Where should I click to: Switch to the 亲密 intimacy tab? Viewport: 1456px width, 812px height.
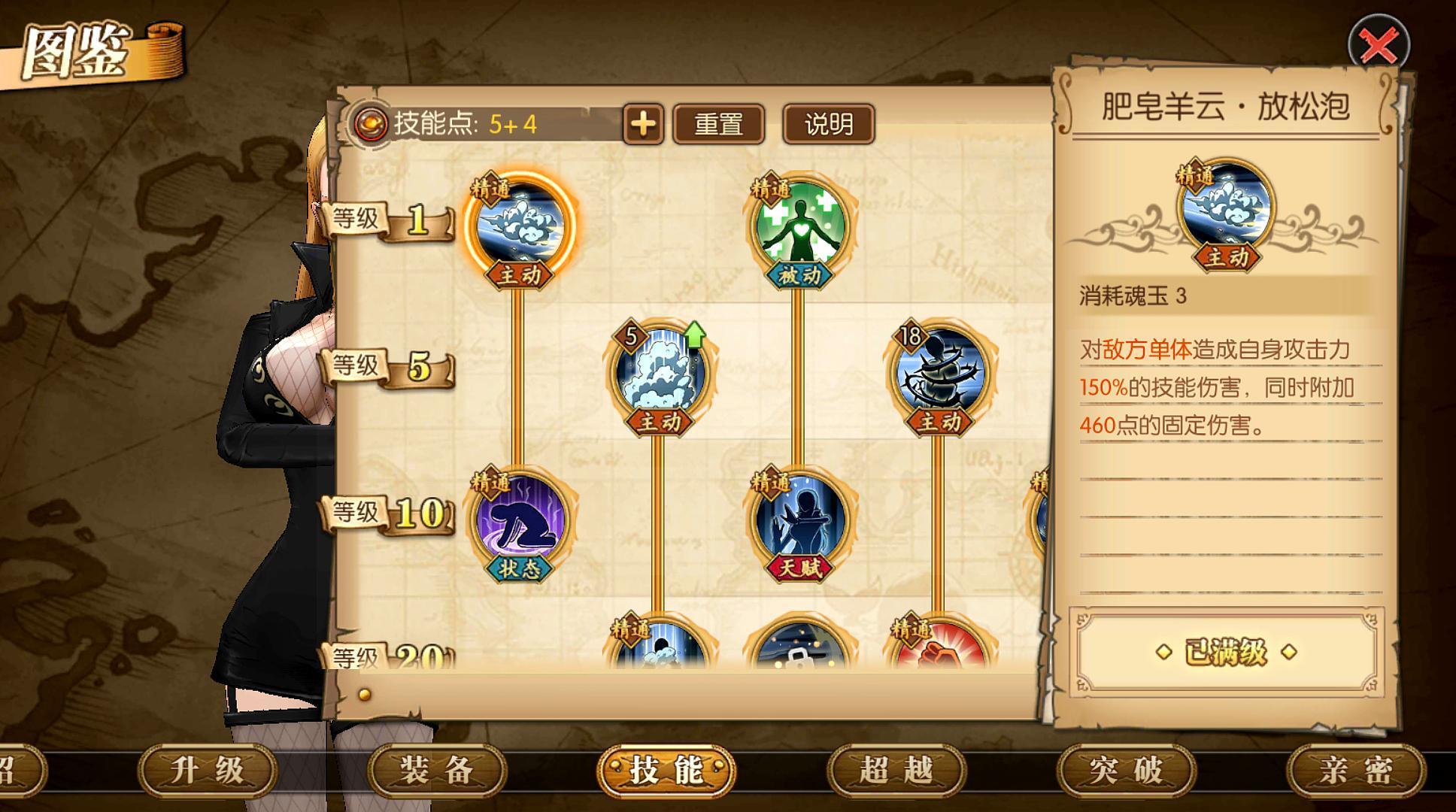coord(1356,770)
